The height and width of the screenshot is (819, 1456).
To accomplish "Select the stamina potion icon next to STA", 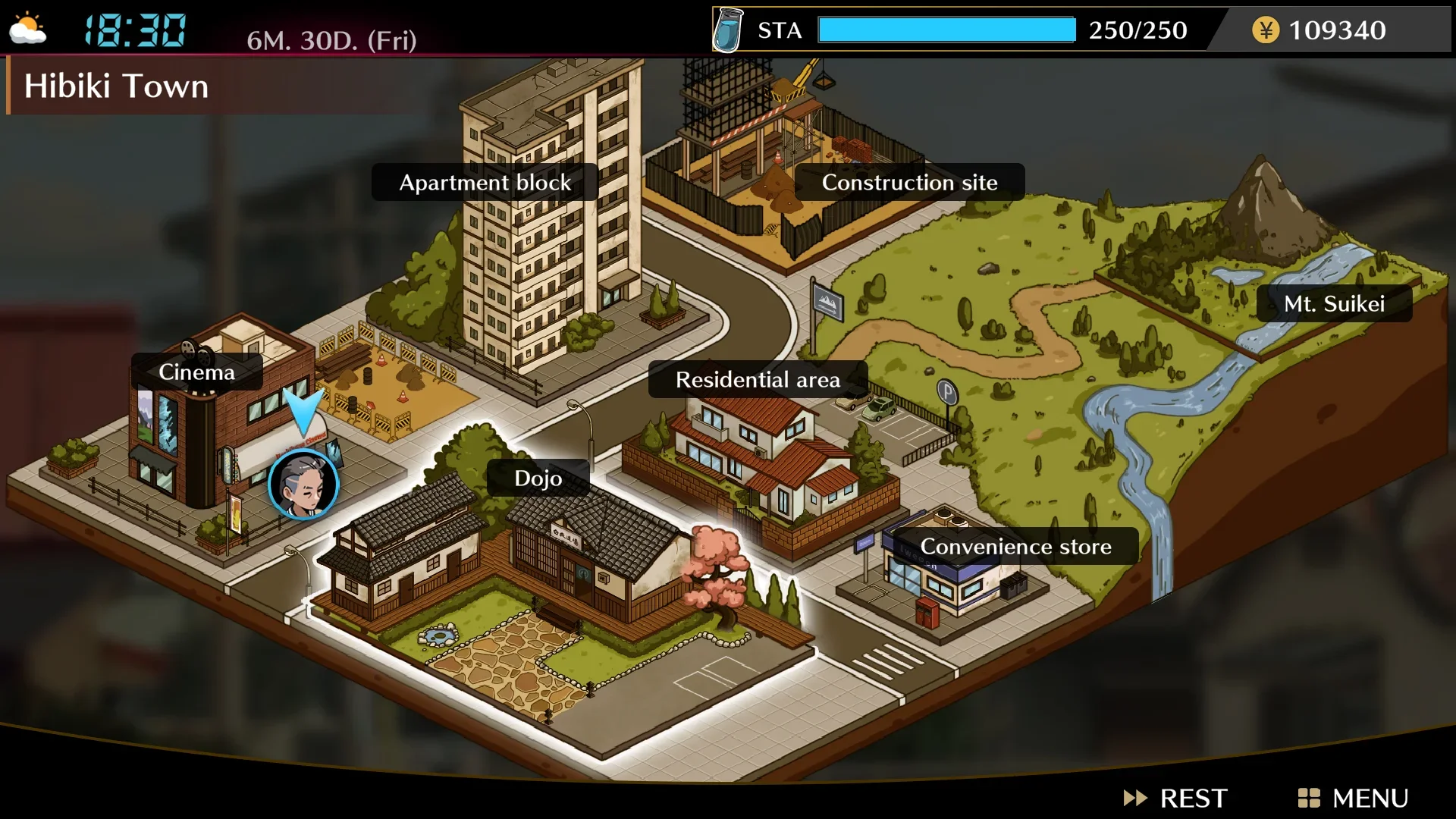I will pos(727,30).
